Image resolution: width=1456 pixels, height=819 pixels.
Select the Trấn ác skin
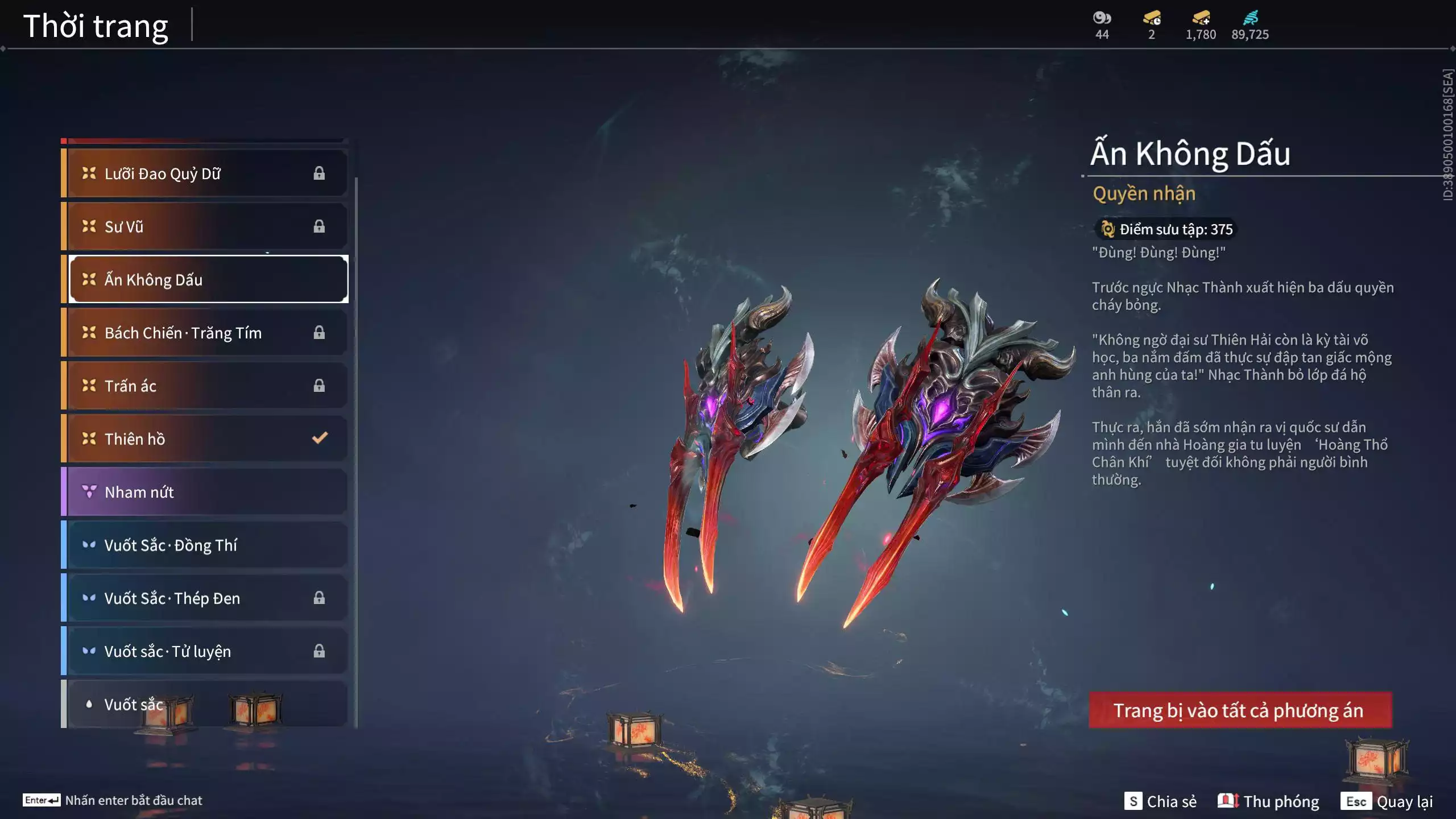pyautogui.click(x=205, y=386)
